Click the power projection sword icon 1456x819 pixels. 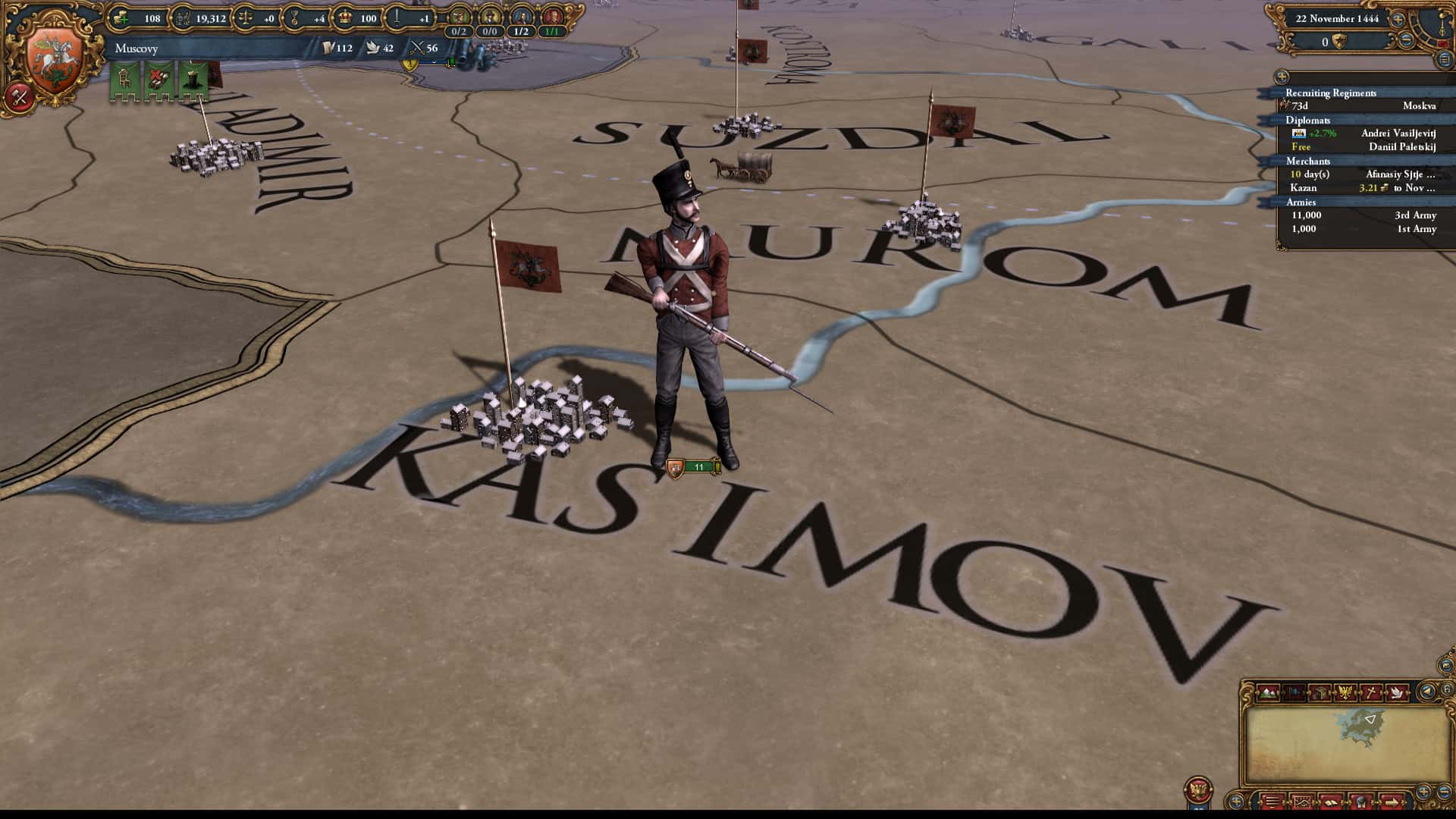pyautogui.click(x=398, y=17)
